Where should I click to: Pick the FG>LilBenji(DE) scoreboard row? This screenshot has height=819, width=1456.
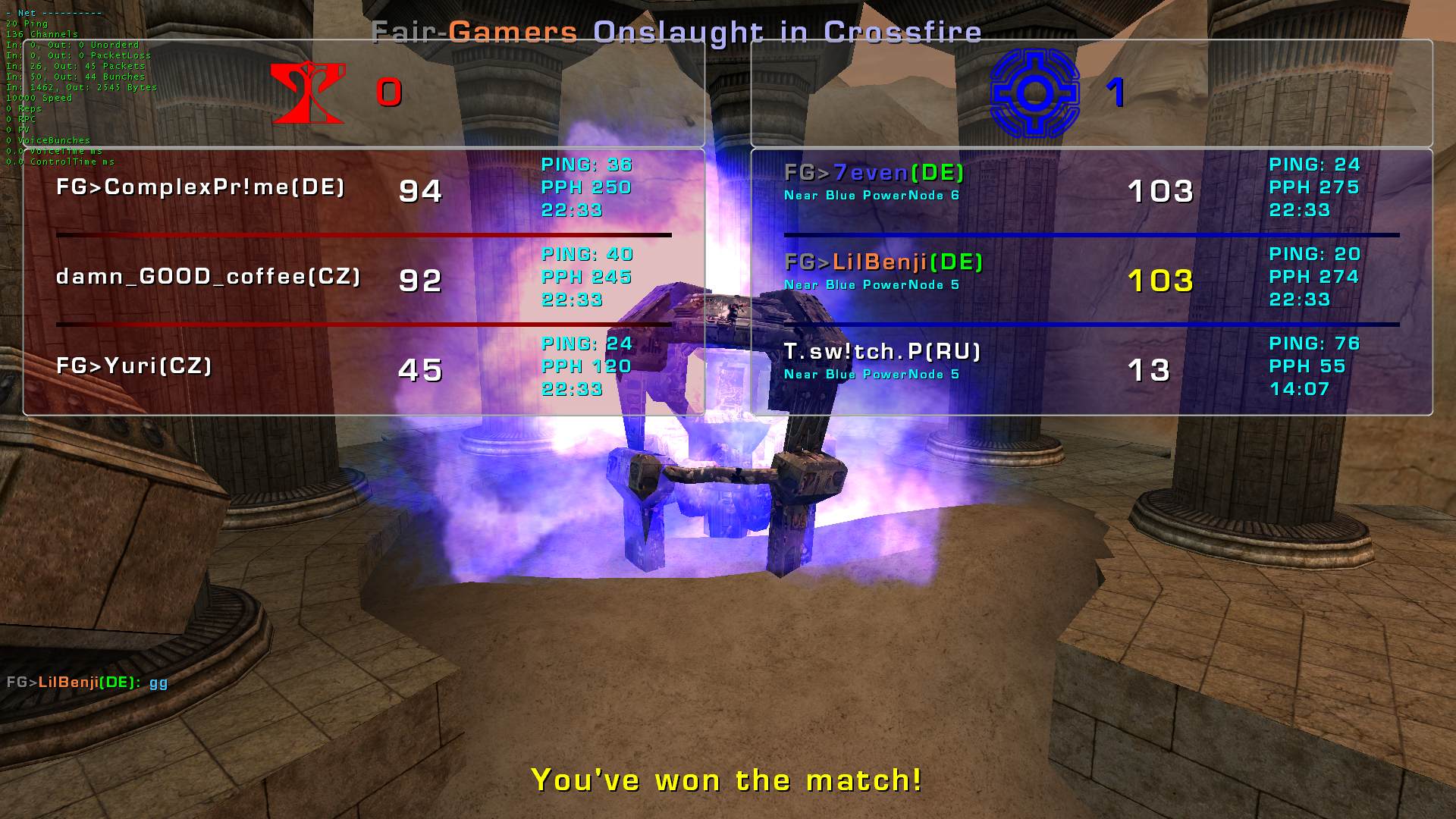coord(883,263)
